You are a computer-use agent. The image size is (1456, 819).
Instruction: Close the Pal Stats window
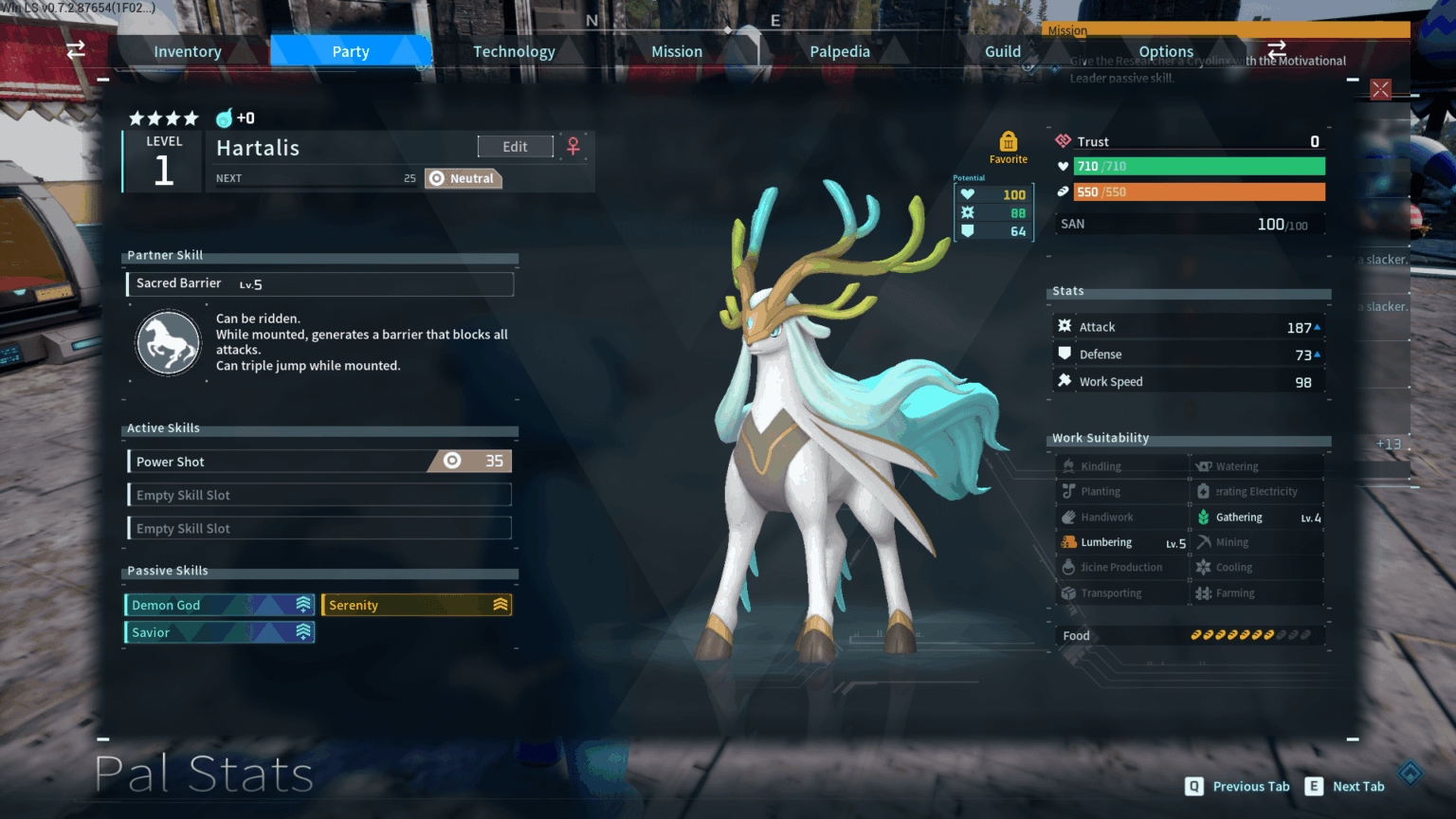[x=1380, y=90]
